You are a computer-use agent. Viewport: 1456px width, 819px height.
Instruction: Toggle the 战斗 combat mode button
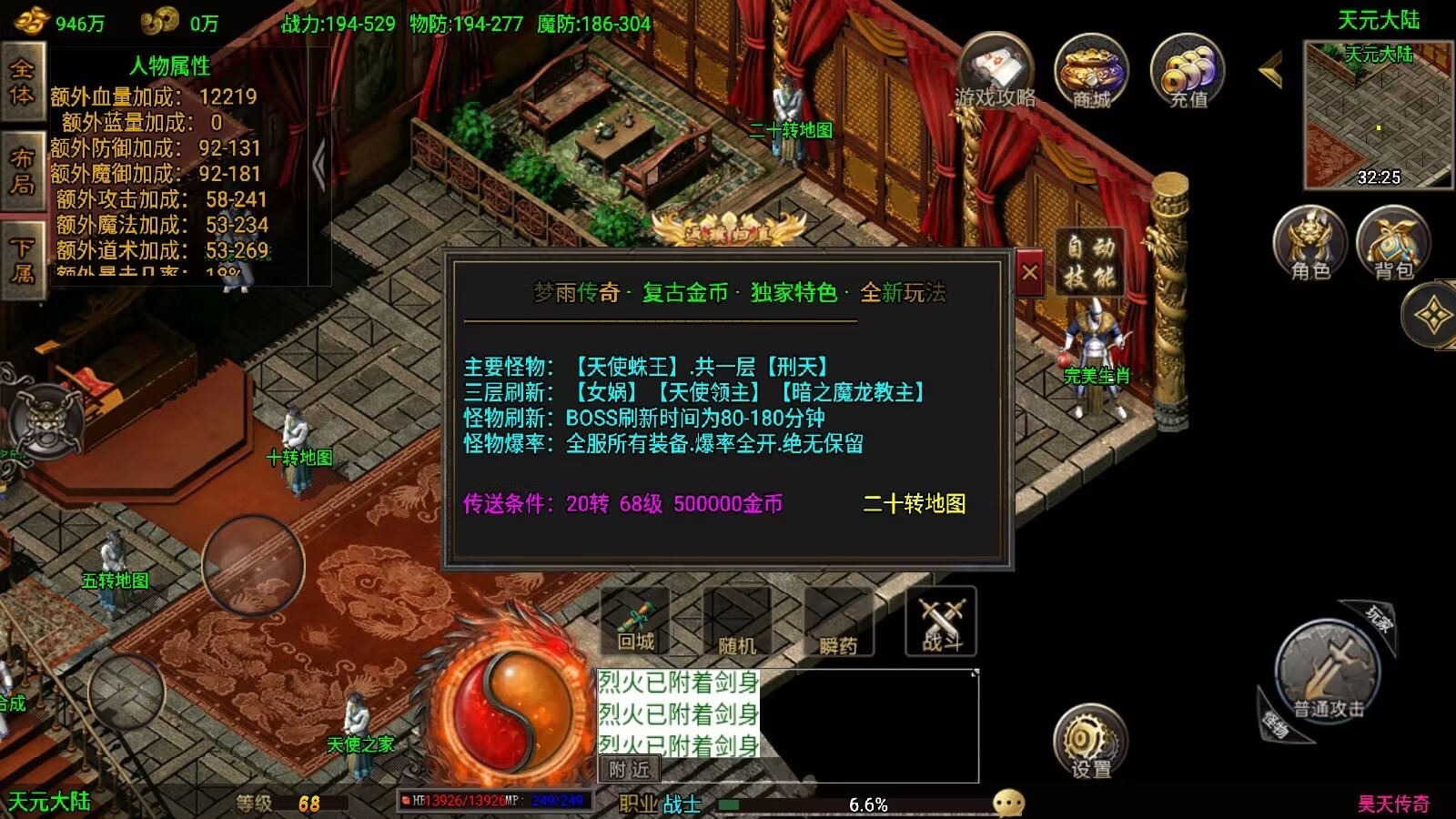941,622
